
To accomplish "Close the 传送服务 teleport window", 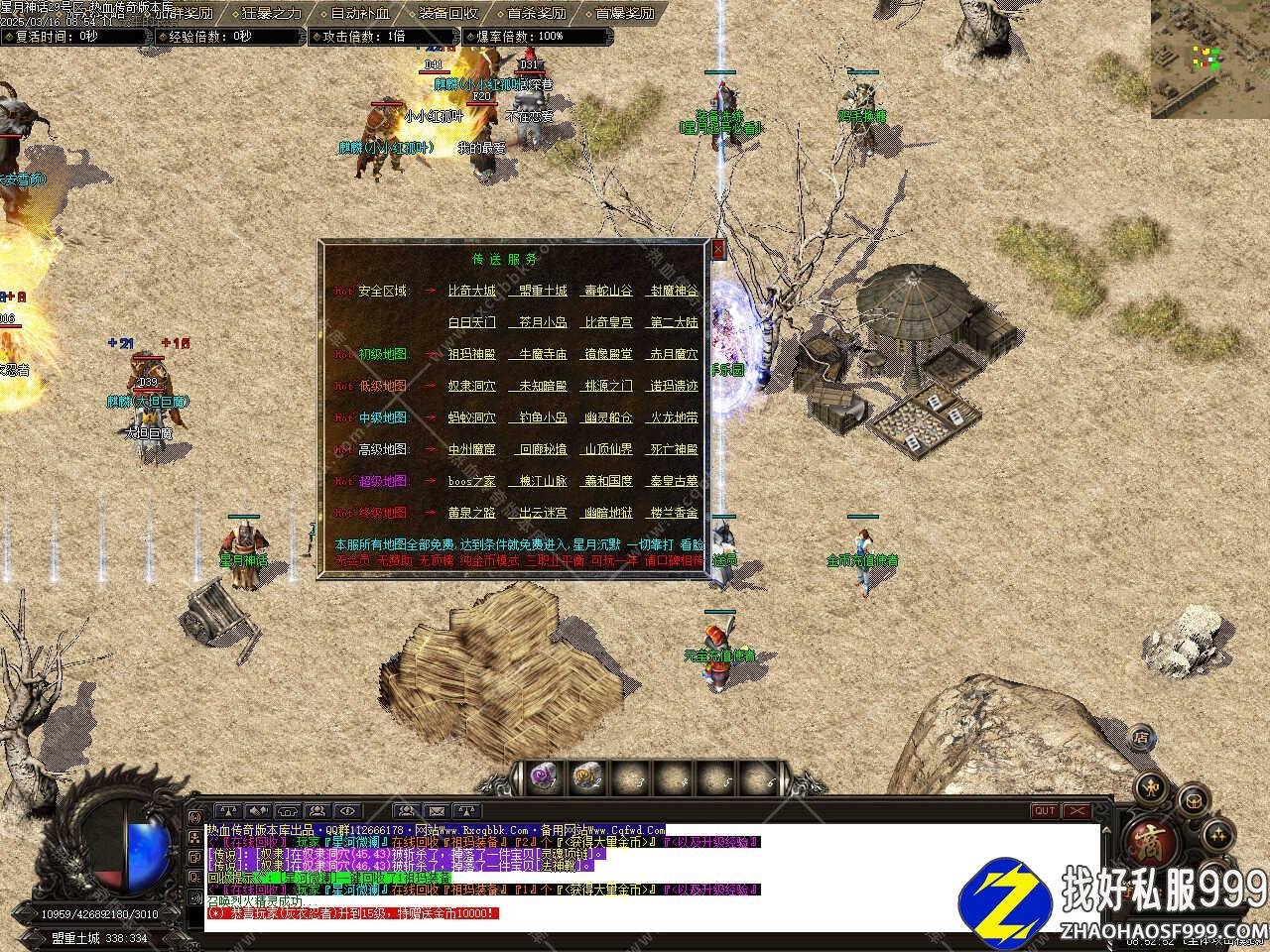I will click(718, 249).
